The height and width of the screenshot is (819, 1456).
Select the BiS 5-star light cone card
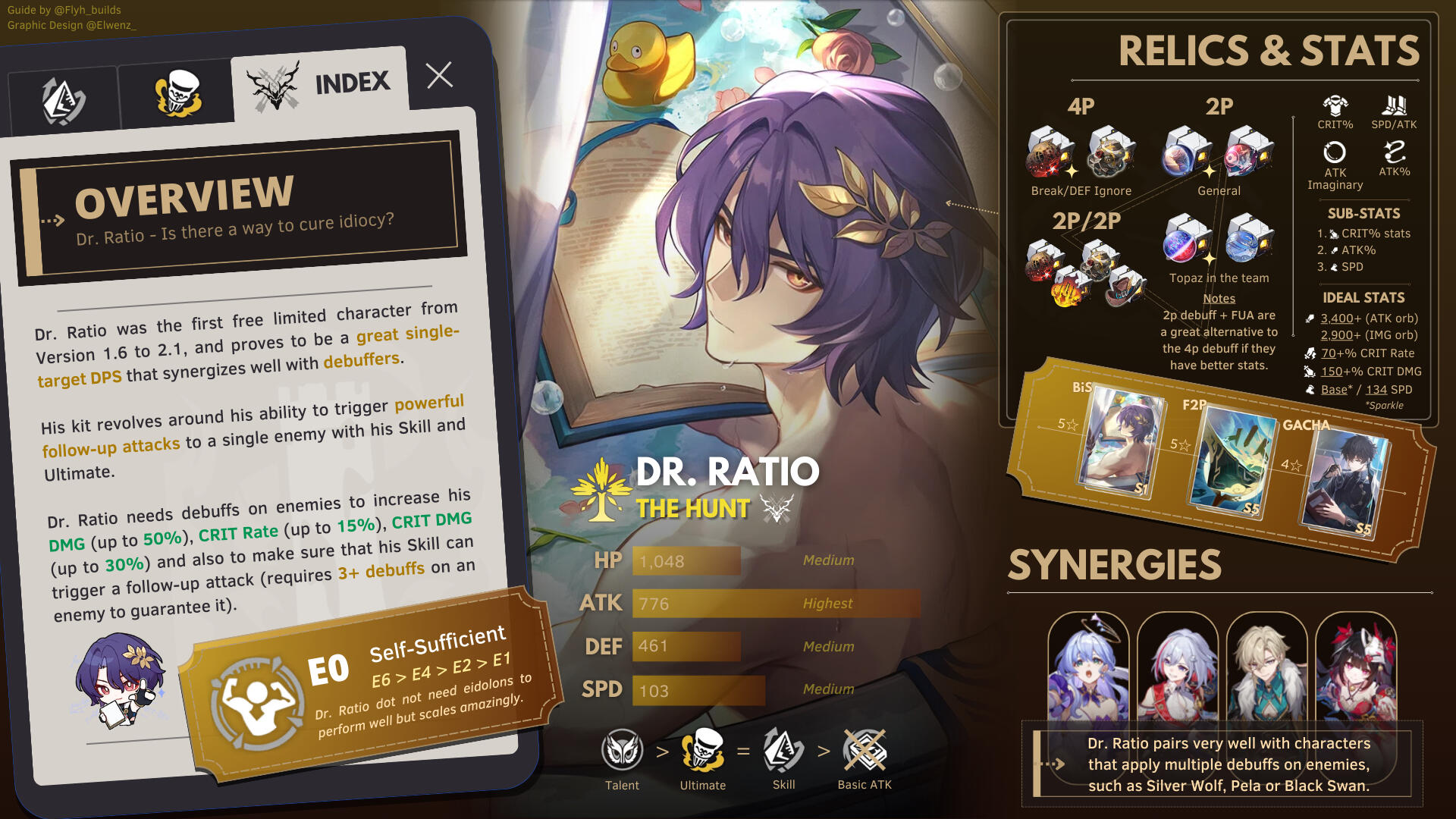[1120, 442]
